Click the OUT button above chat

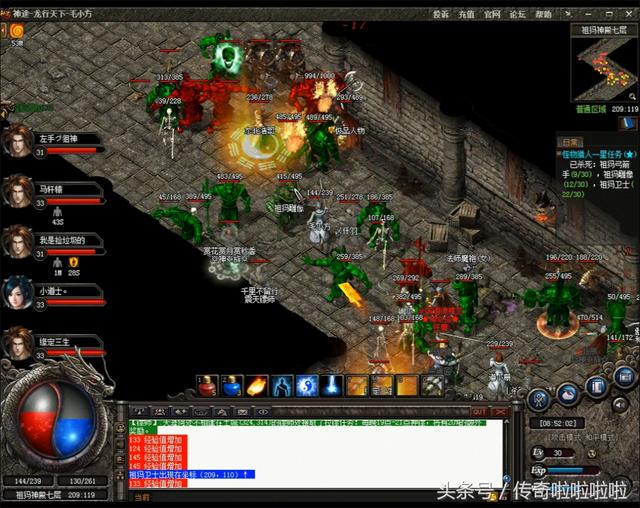(479, 411)
